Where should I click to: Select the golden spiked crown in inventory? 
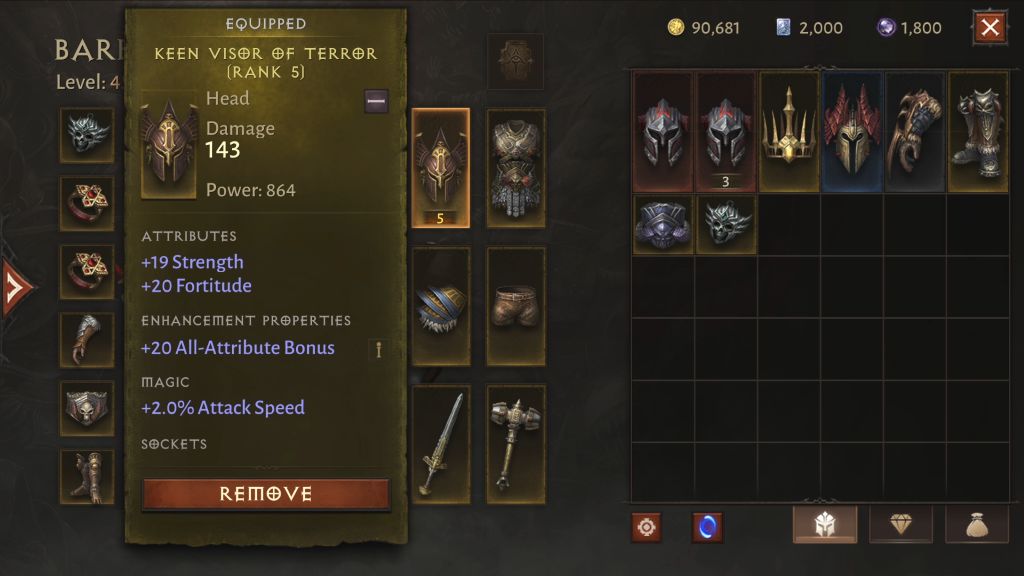[x=789, y=132]
